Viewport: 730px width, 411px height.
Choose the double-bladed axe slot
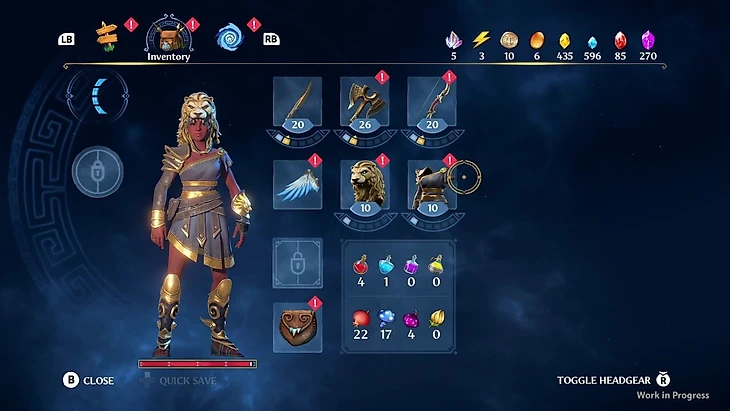(365, 102)
